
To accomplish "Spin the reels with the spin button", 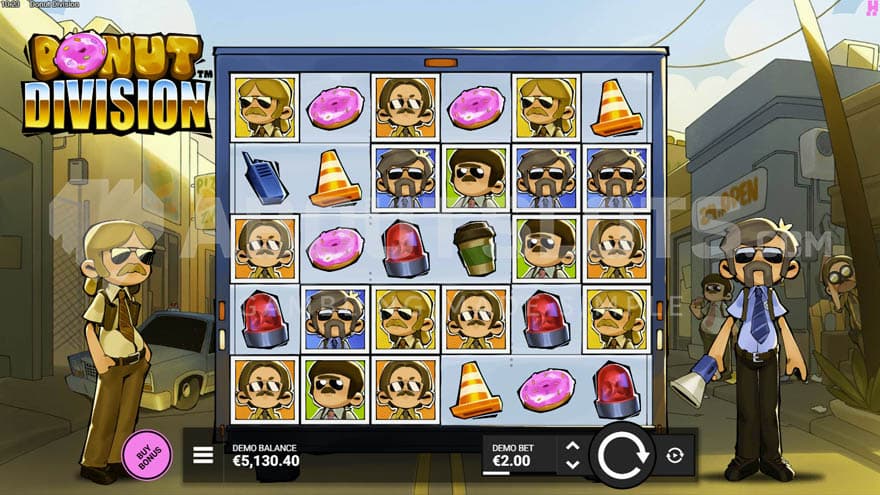I will pos(621,455).
